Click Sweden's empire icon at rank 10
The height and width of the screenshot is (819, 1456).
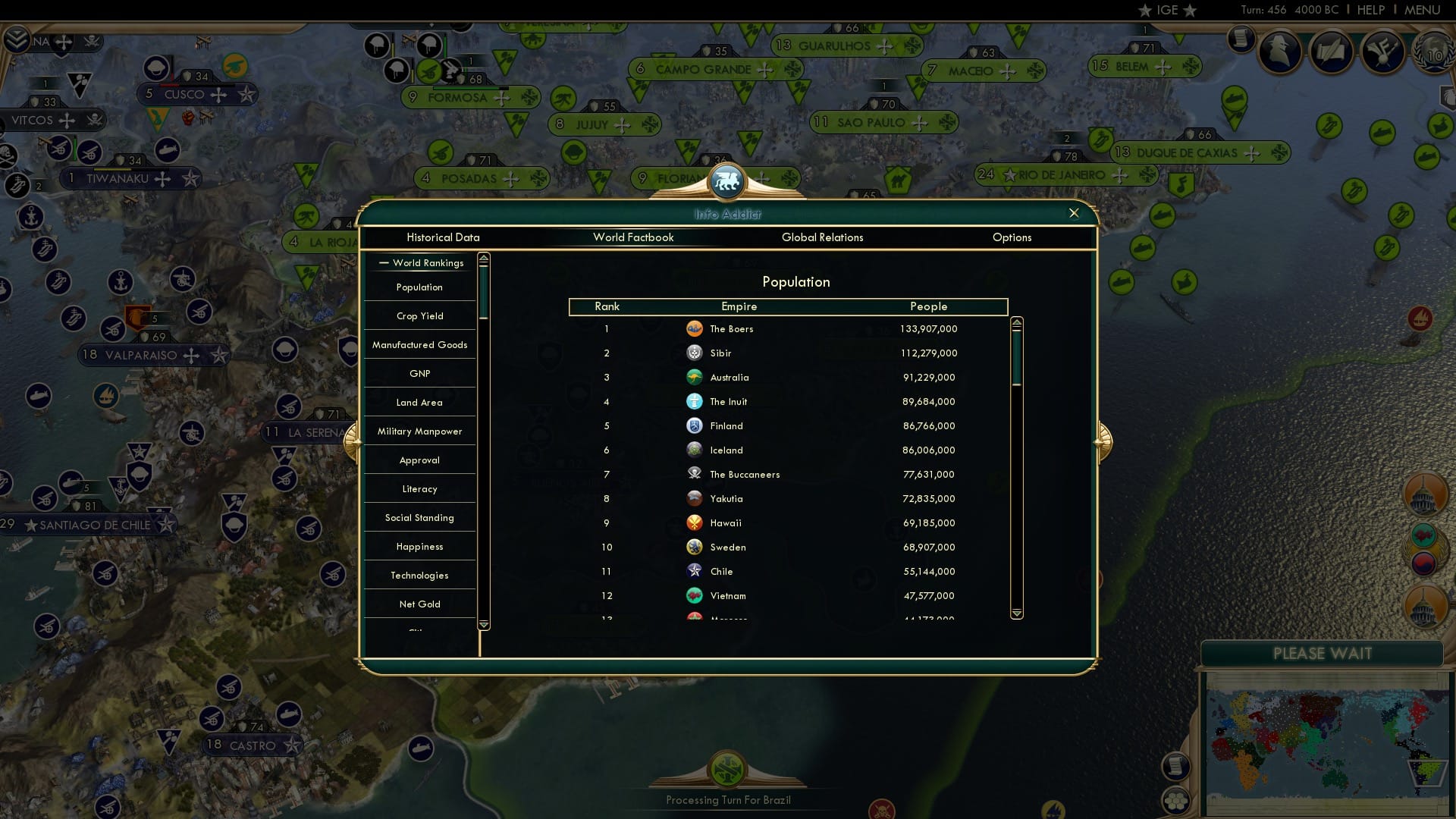pyautogui.click(x=696, y=547)
